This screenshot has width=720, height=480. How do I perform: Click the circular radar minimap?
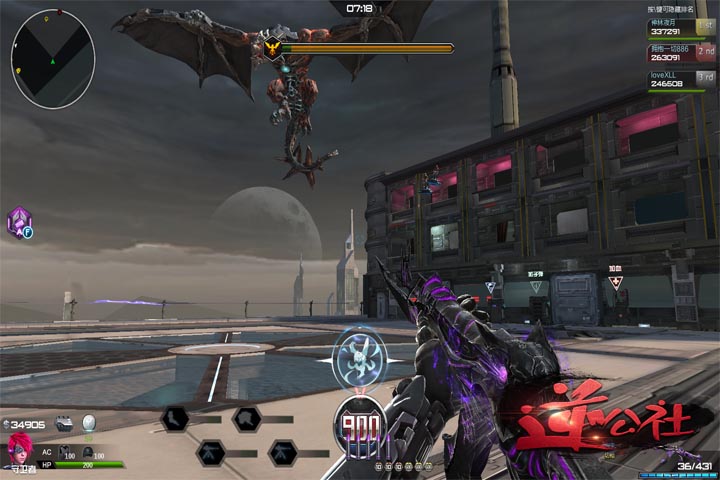tap(53, 58)
